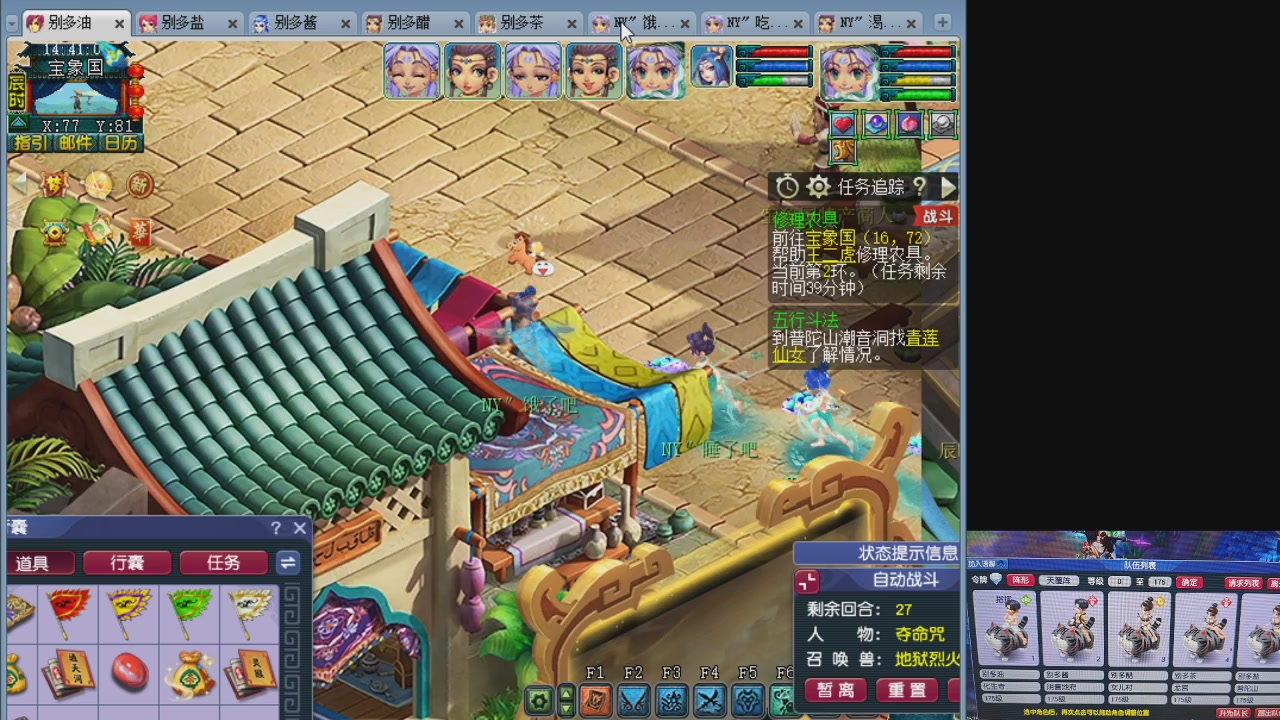Click the question mark on the bag panel
Screen dimensions: 1280x720
pos(275,528)
